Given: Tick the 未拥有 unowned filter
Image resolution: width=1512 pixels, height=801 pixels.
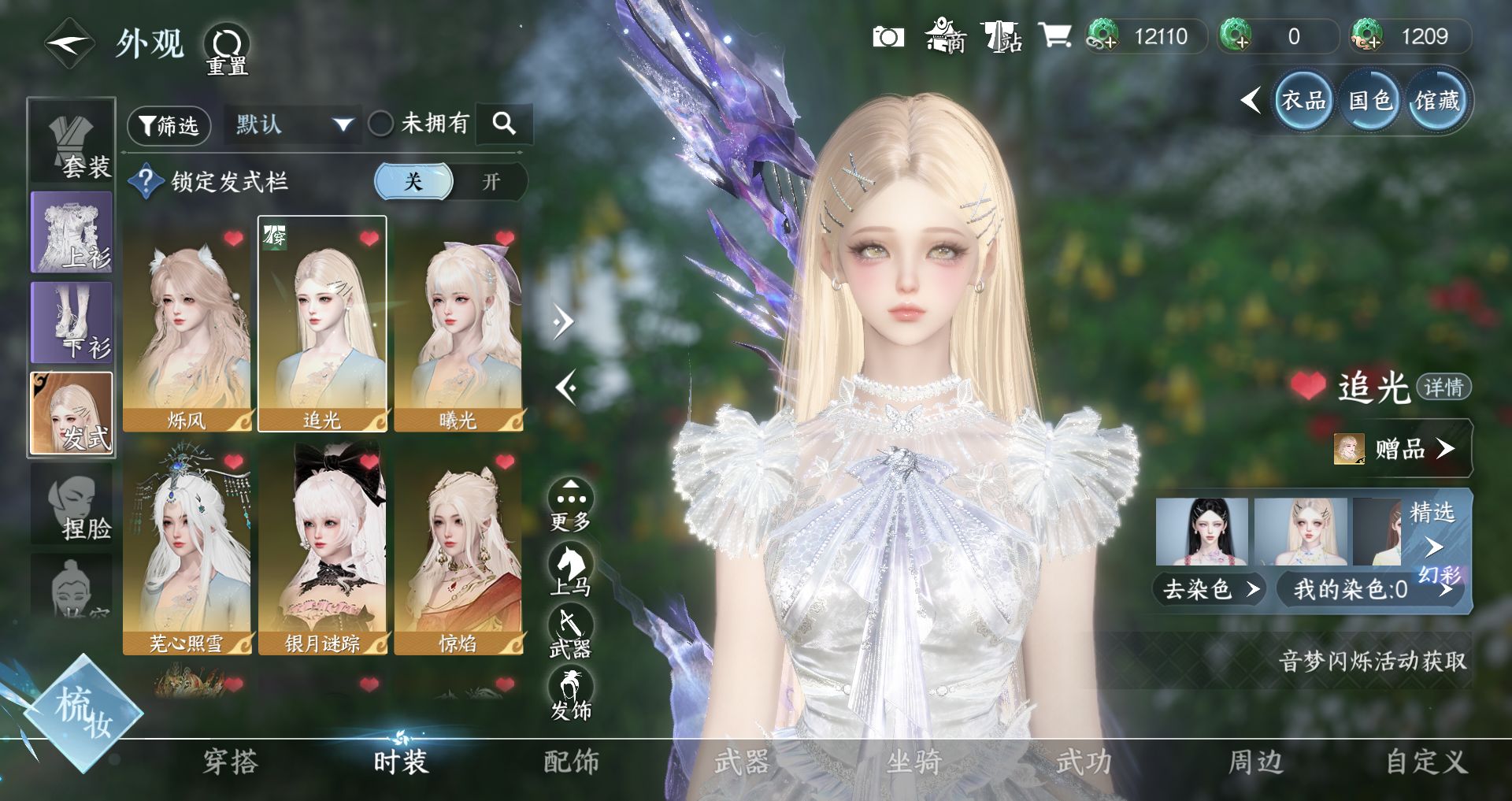Looking at the screenshot, I should 381,124.
